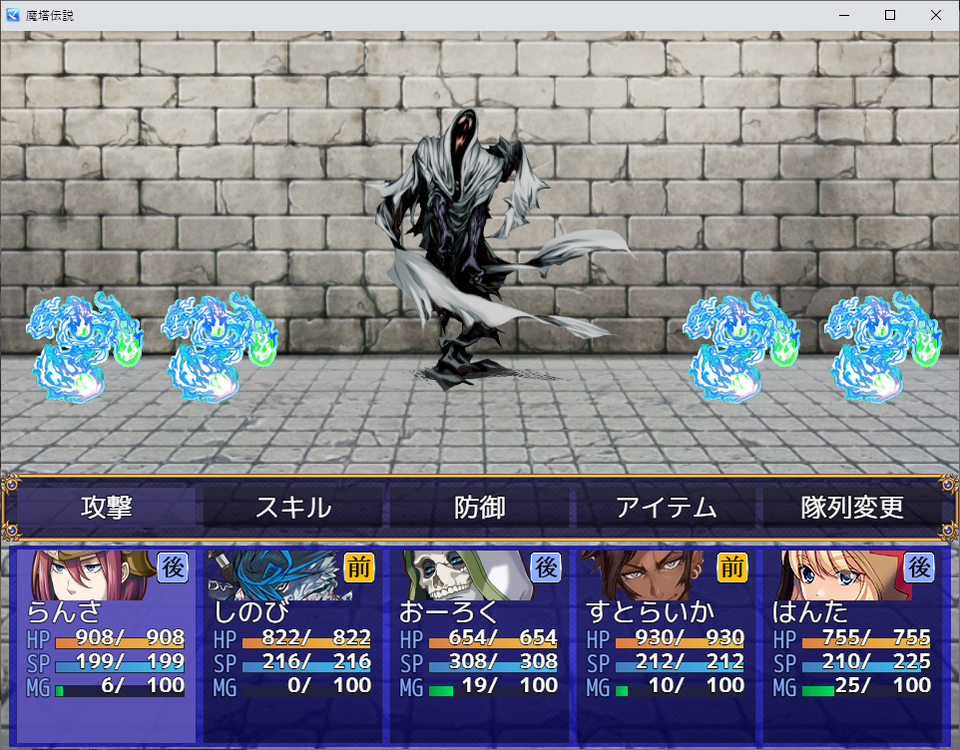
Task: Minimize the game window
Action: (844, 15)
